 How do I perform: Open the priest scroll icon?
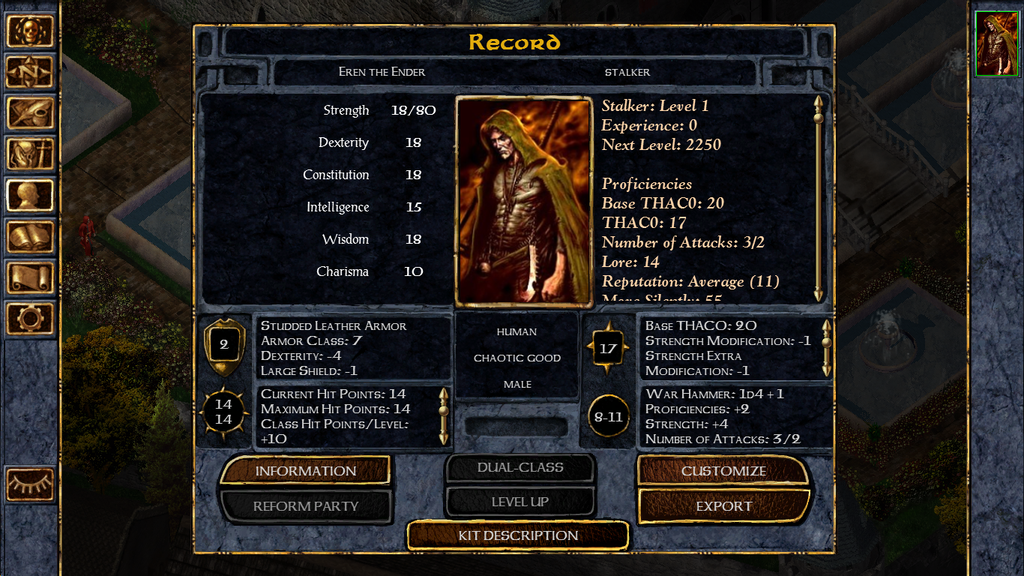(30, 277)
